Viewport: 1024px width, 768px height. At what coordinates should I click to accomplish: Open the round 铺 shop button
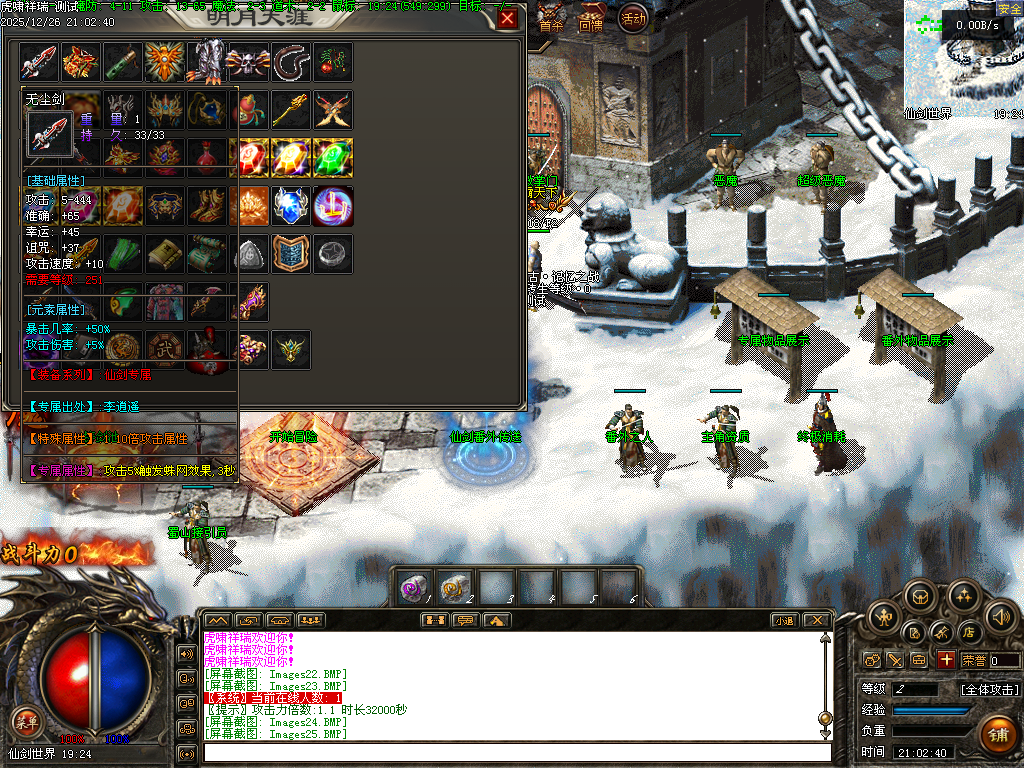(x=996, y=733)
